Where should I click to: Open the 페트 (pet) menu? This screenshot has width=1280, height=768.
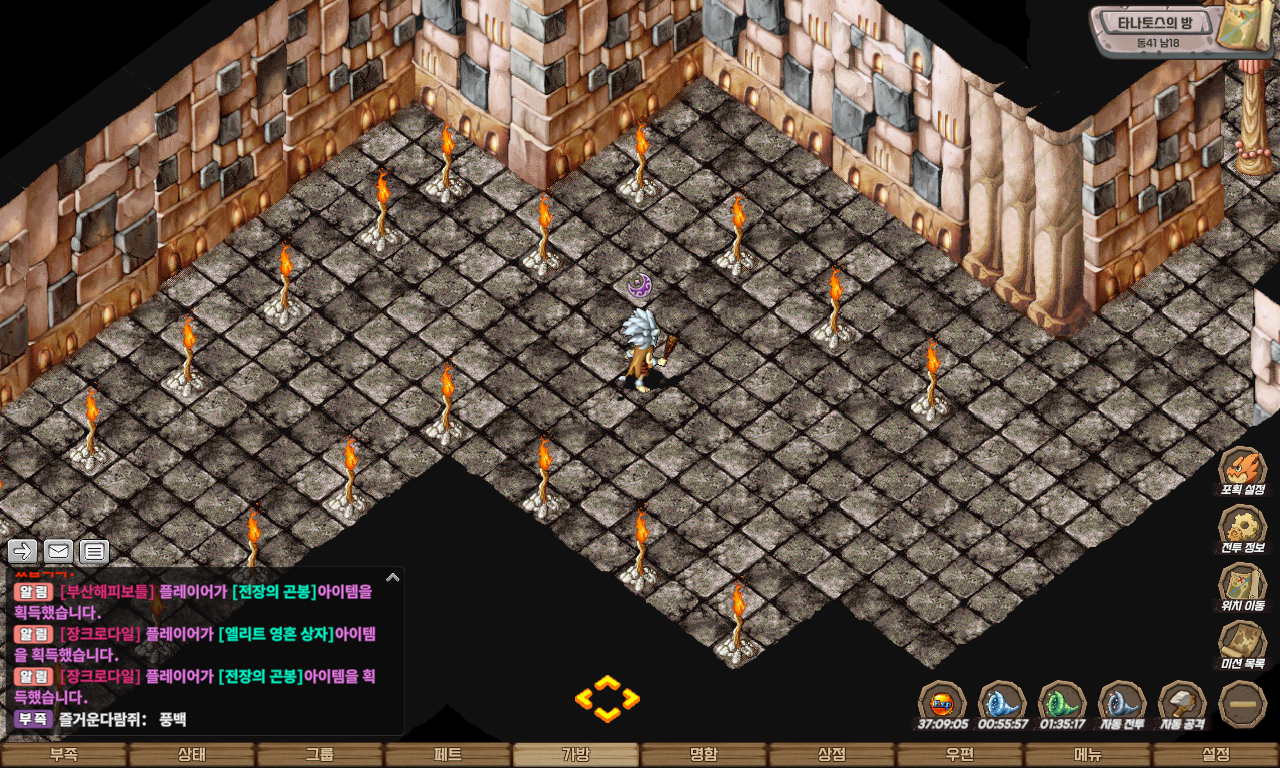click(448, 755)
